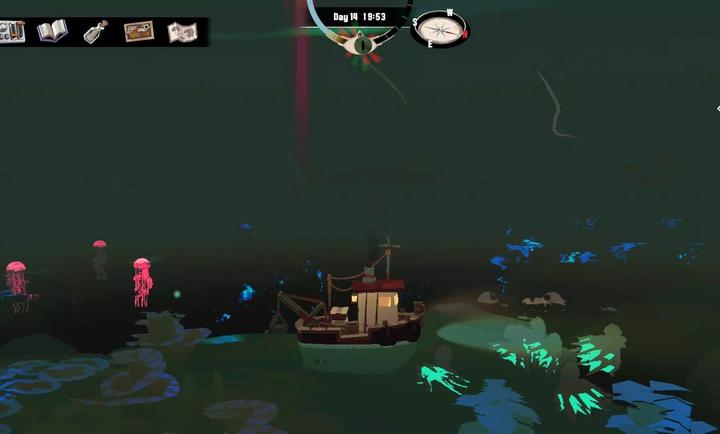
Task: Click the compass dial
Action: (438, 28)
